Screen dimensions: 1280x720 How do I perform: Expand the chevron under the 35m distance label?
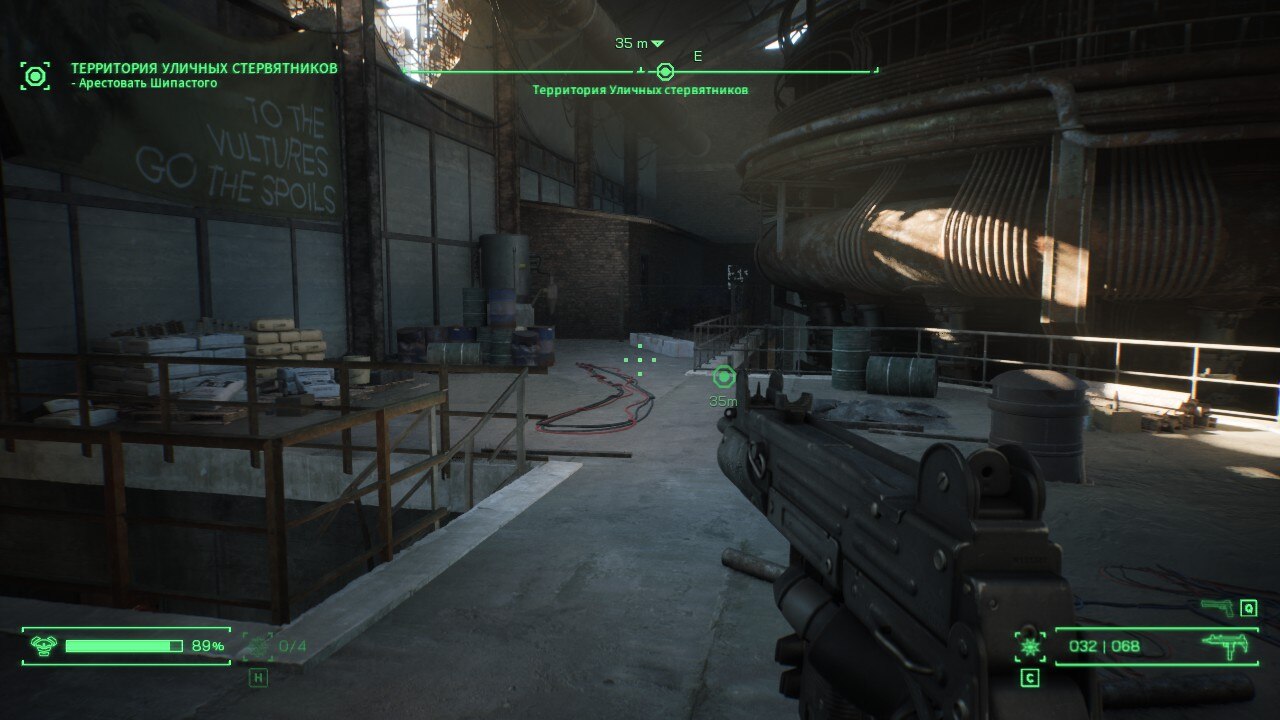[658, 44]
